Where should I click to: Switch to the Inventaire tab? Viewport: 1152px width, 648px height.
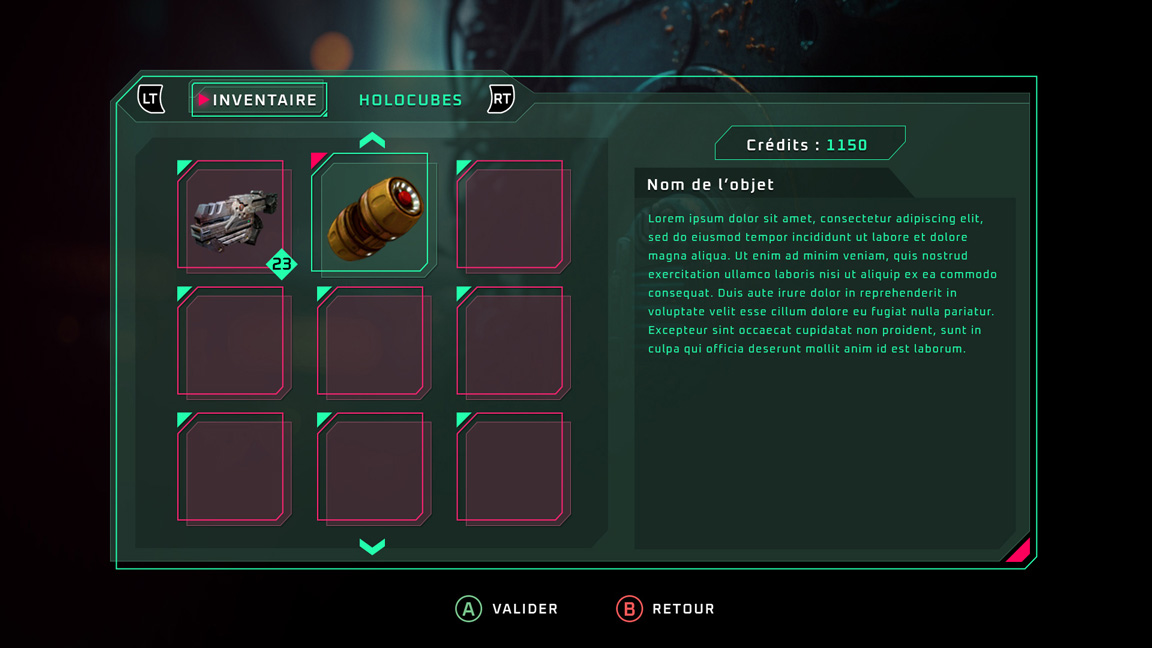coord(260,100)
